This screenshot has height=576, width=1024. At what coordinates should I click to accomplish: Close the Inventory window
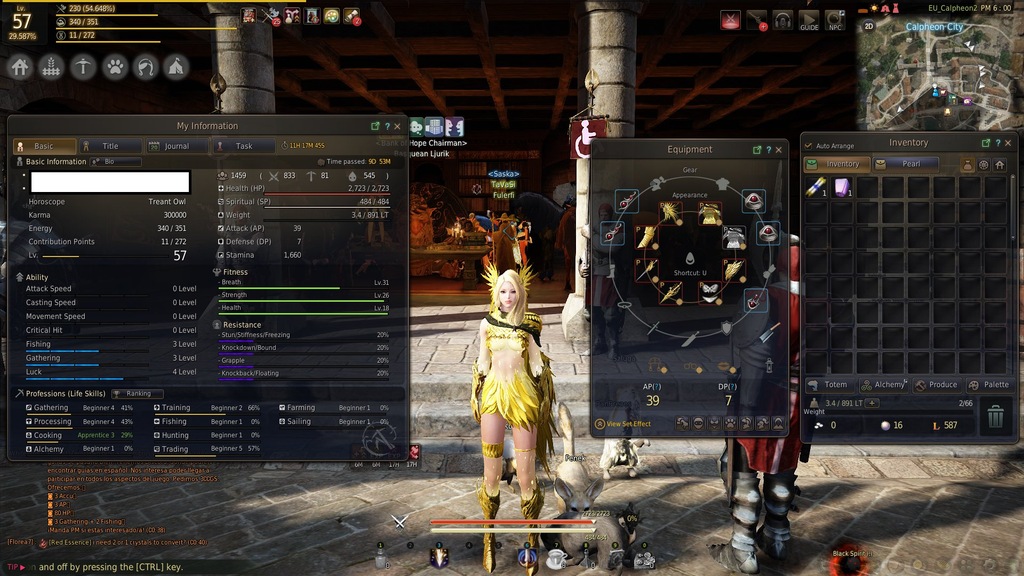[x=1011, y=143]
